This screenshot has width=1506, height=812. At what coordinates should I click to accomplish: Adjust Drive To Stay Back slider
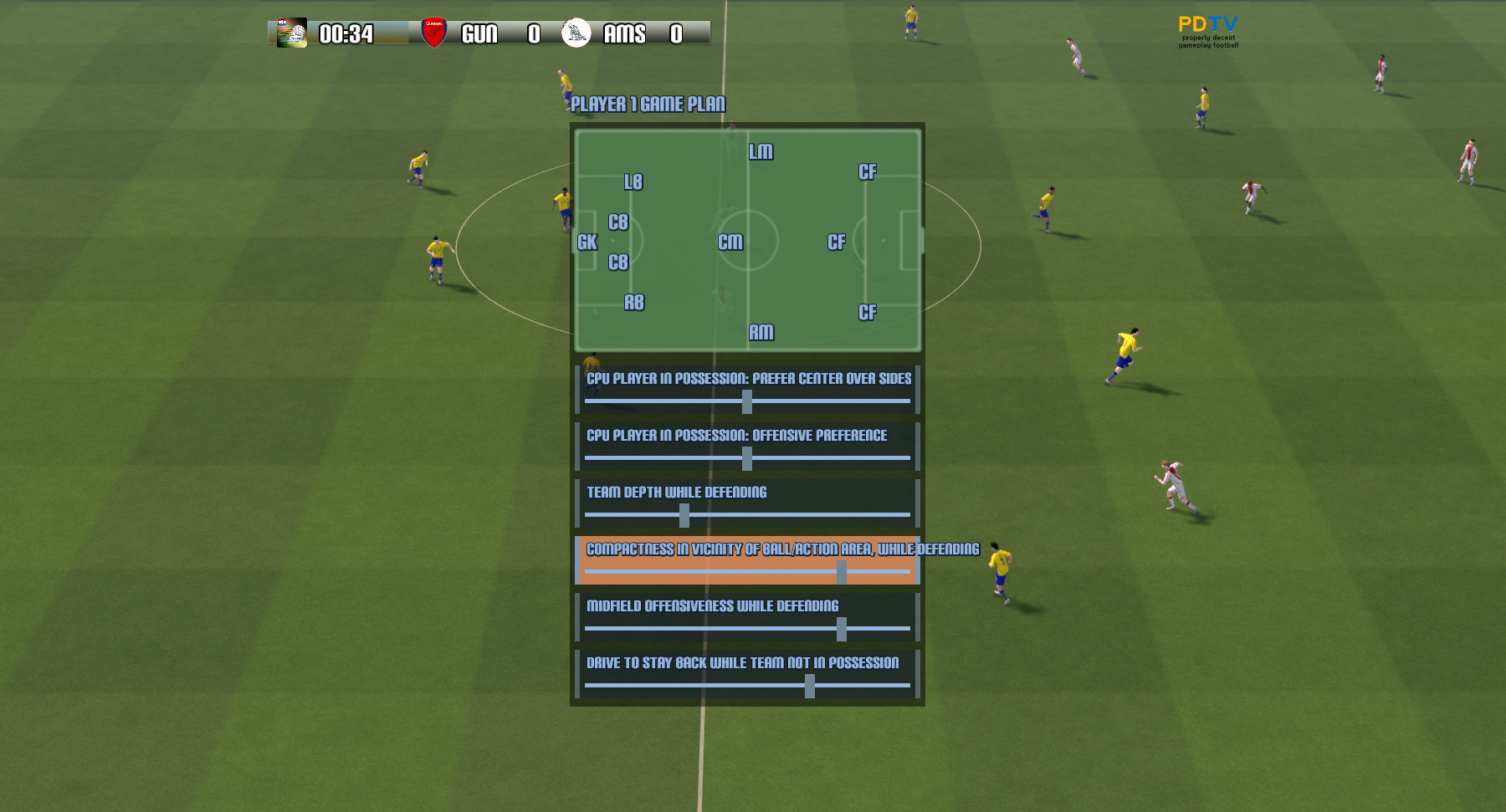810,686
